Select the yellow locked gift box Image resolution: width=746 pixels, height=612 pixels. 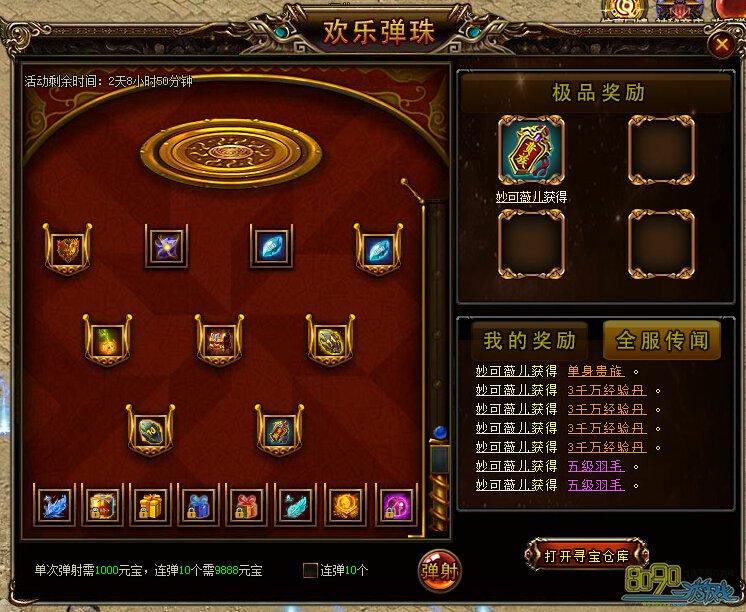(x=151, y=505)
